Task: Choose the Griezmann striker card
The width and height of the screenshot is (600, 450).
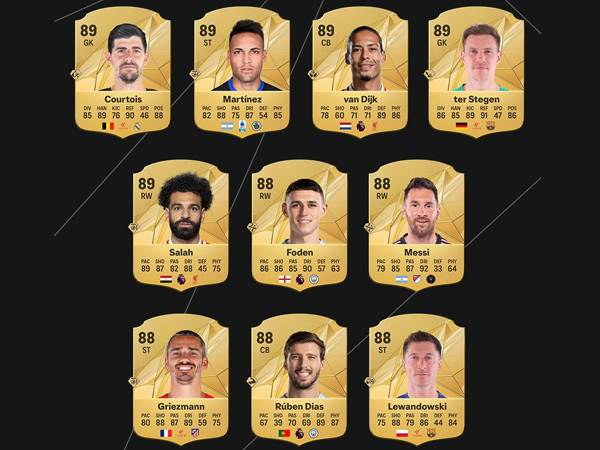Action: [x=181, y=377]
